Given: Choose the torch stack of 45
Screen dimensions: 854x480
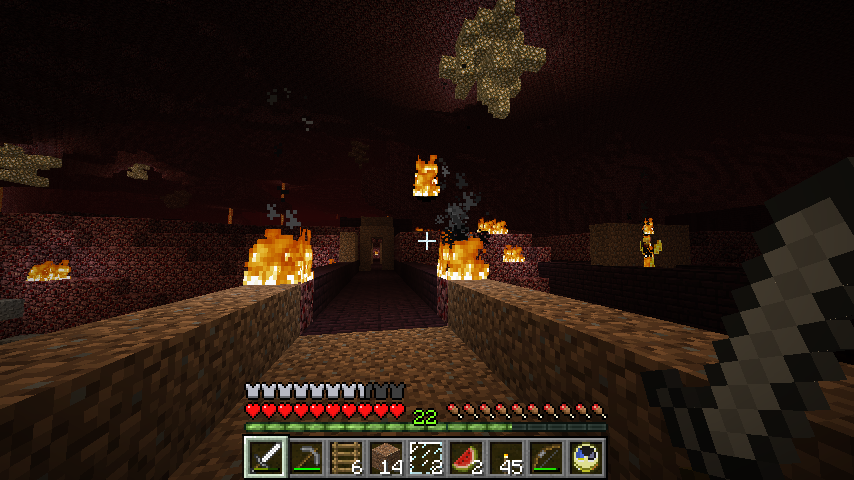Looking at the screenshot, I should (506, 458).
